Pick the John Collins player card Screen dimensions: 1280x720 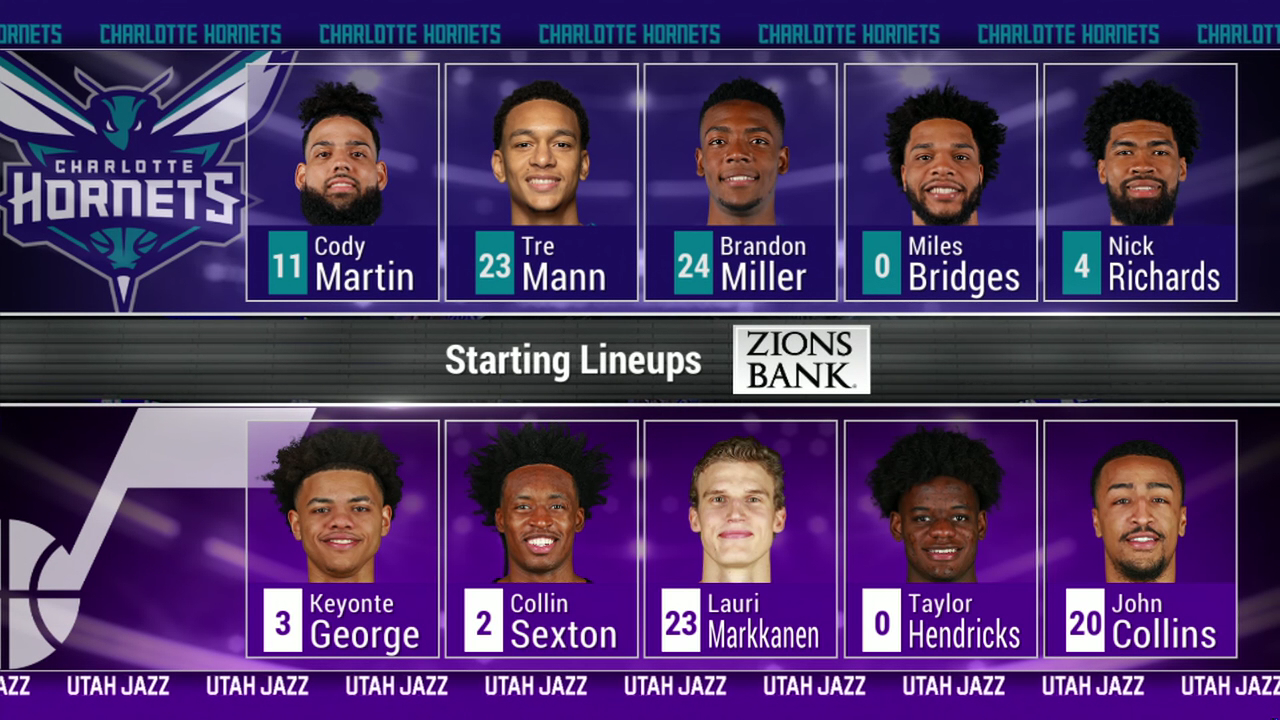click(x=1140, y=538)
